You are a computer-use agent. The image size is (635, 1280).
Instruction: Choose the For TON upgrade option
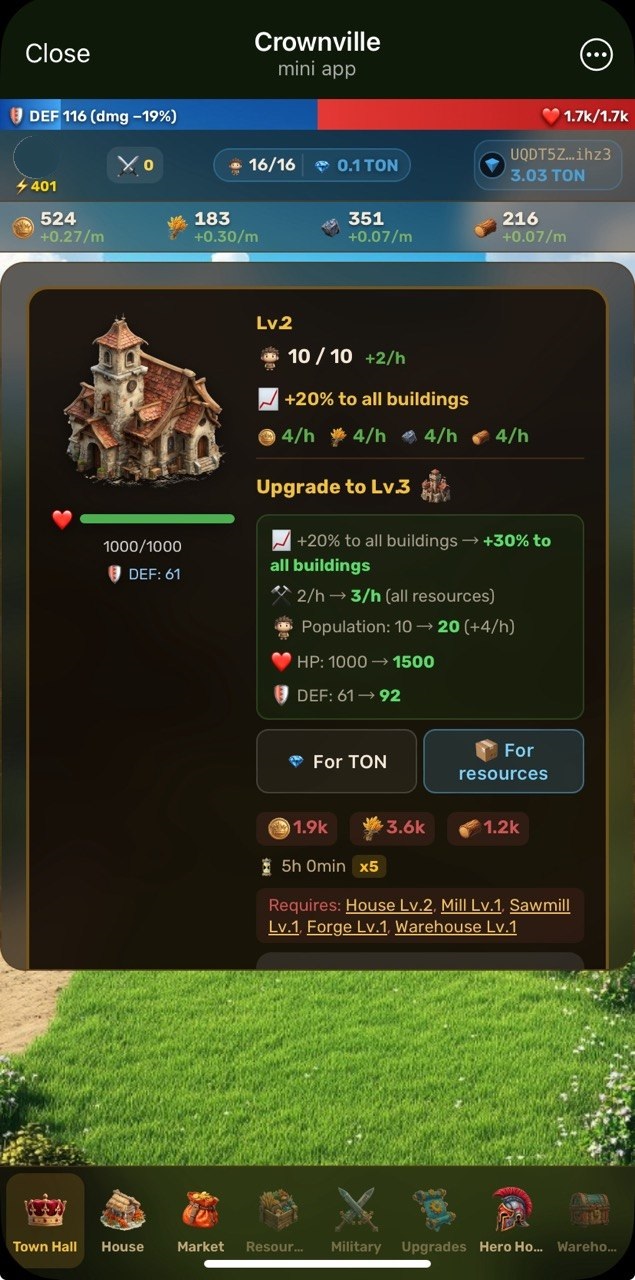(336, 761)
